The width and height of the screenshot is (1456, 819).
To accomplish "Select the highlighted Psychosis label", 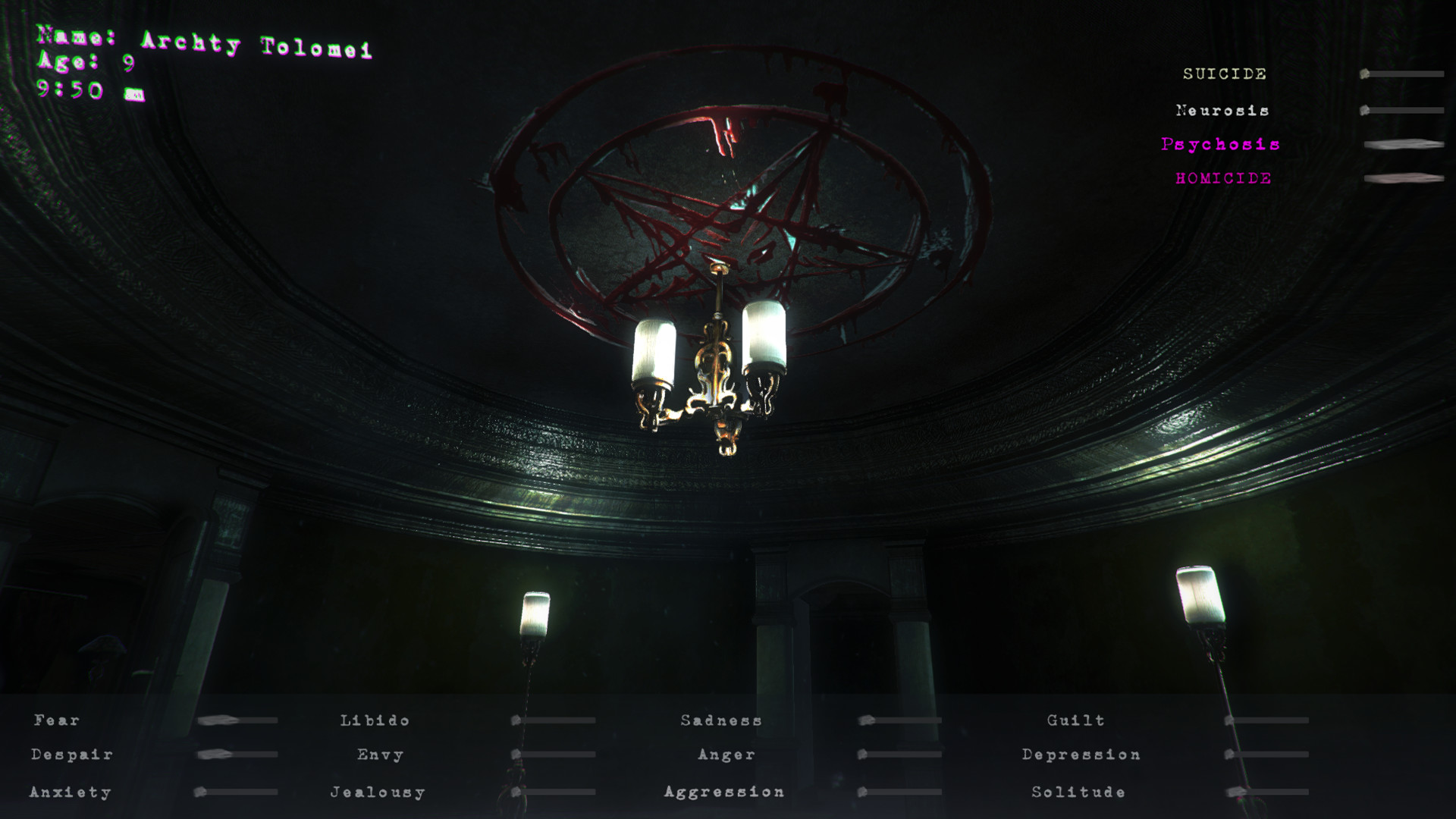I will point(1220,144).
